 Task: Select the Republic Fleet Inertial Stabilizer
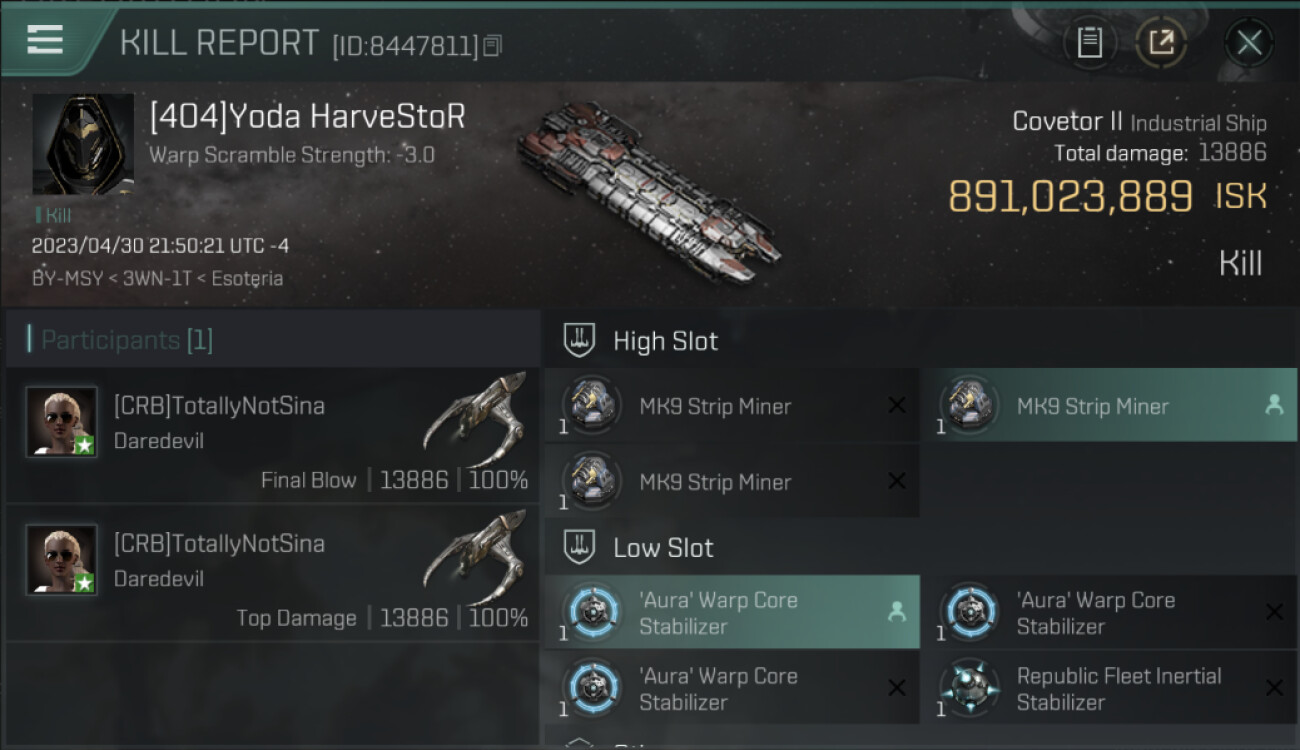1108,688
